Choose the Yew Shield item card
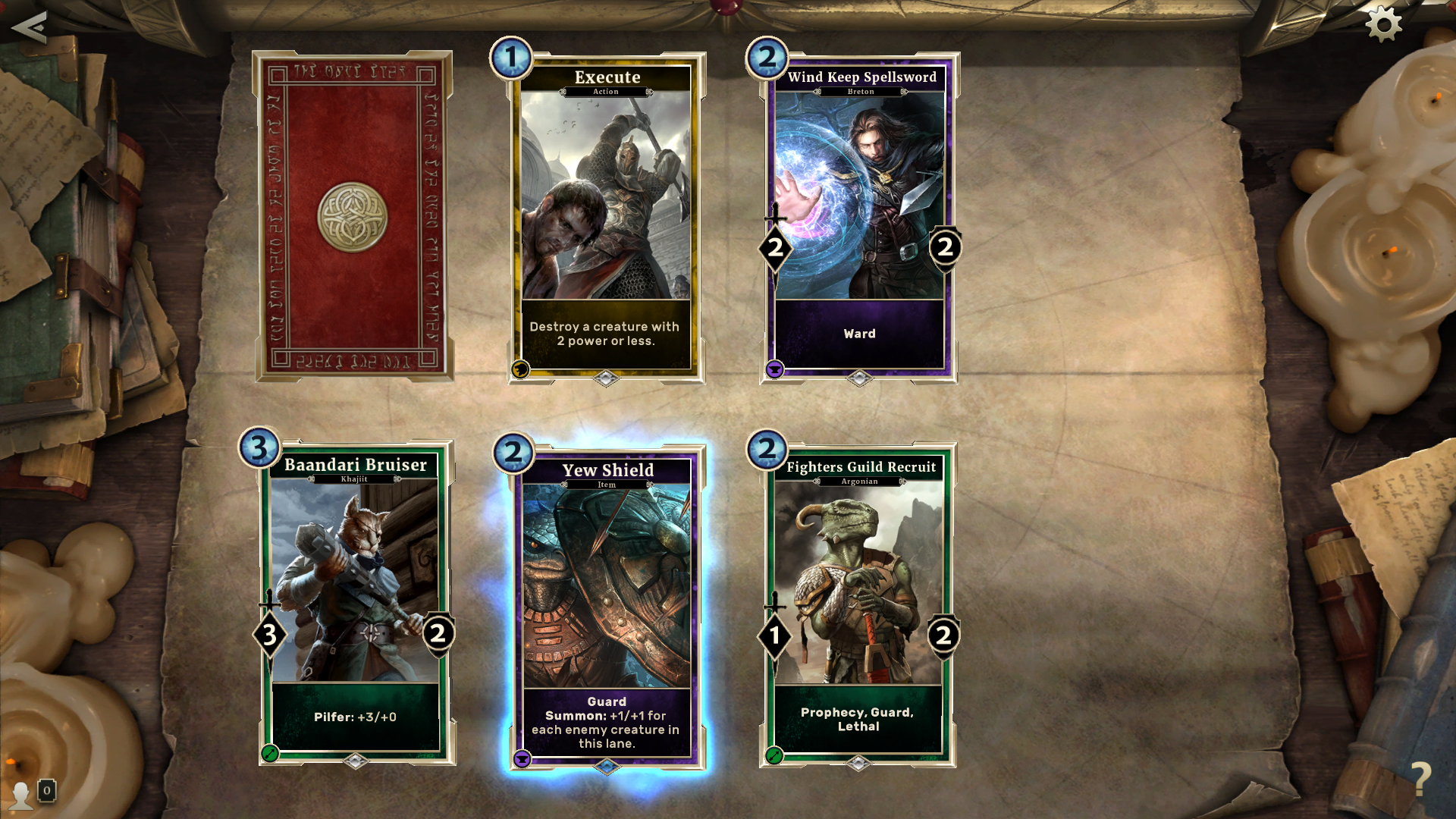 click(x=607, y=607)
